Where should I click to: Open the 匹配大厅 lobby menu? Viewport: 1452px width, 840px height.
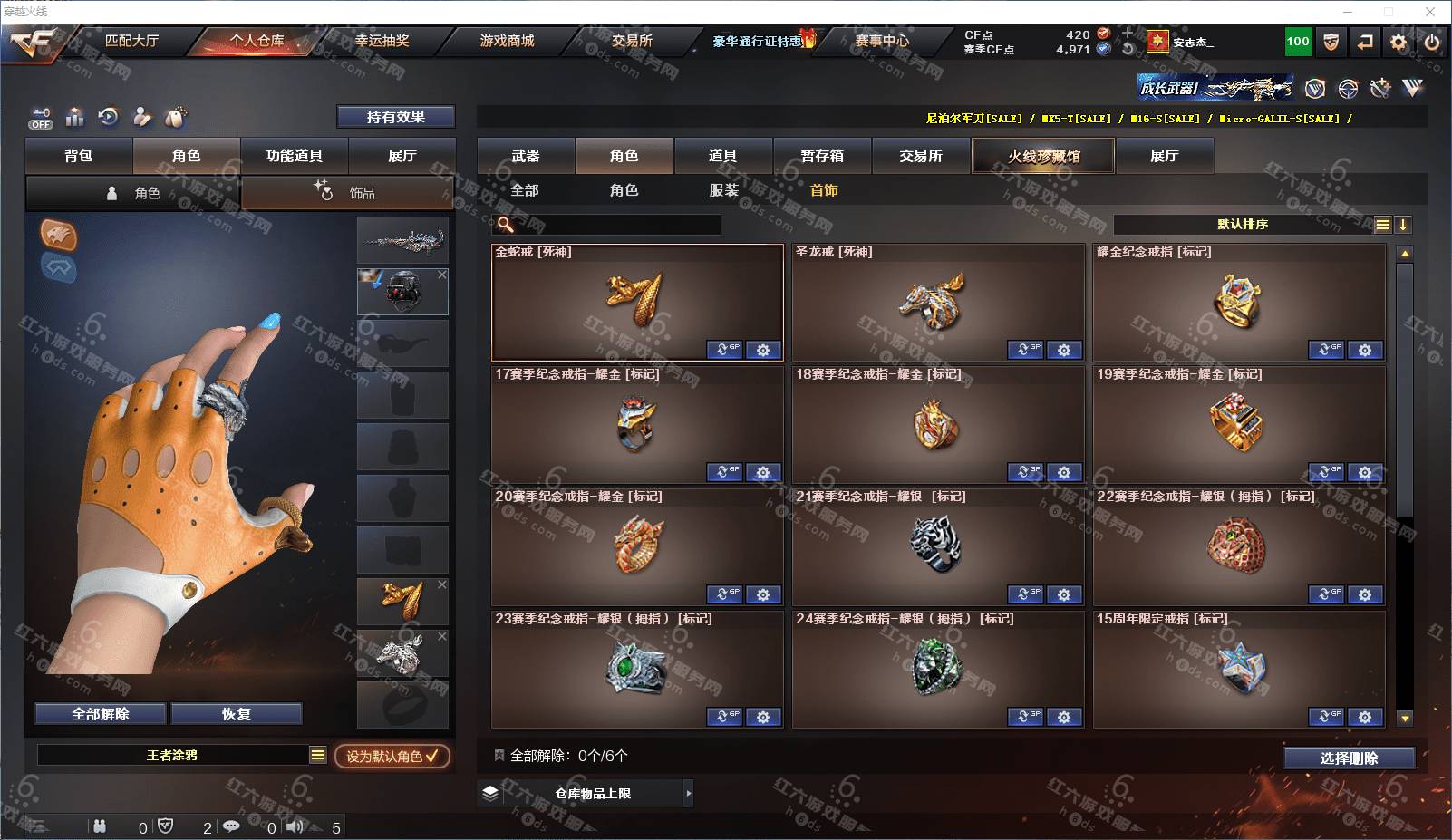click(131, 41)
